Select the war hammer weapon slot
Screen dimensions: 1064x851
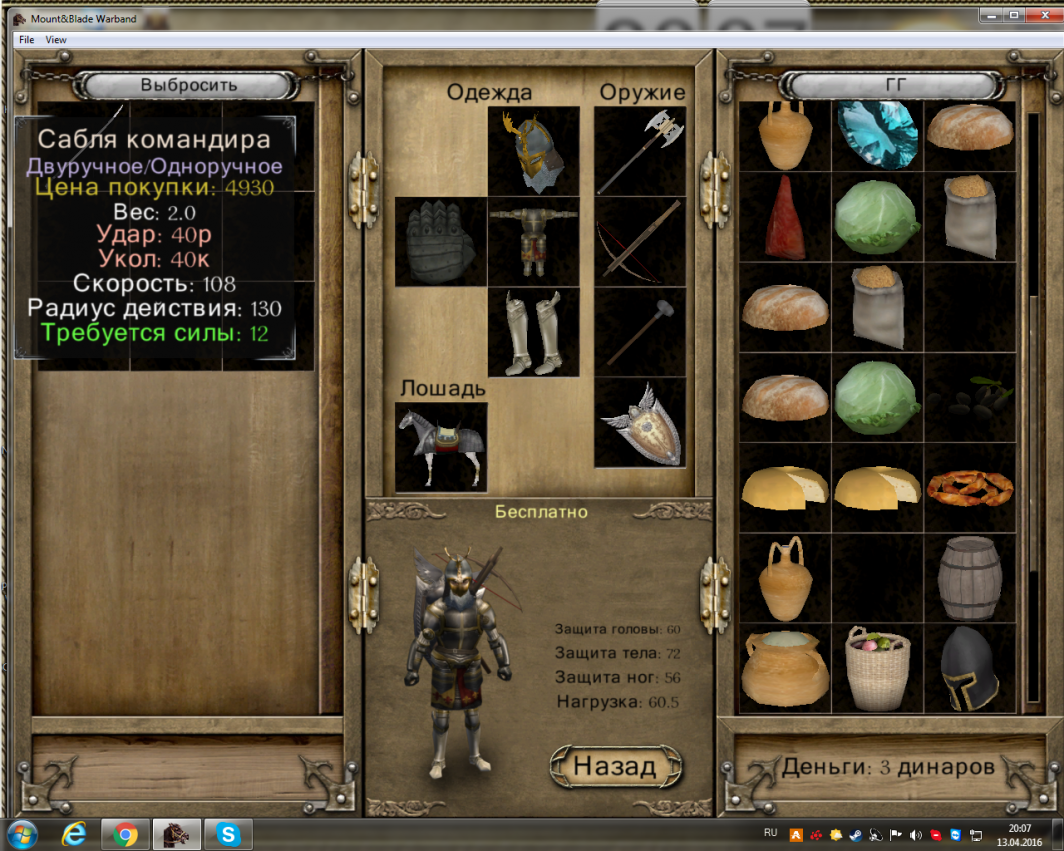click(640, 333)
